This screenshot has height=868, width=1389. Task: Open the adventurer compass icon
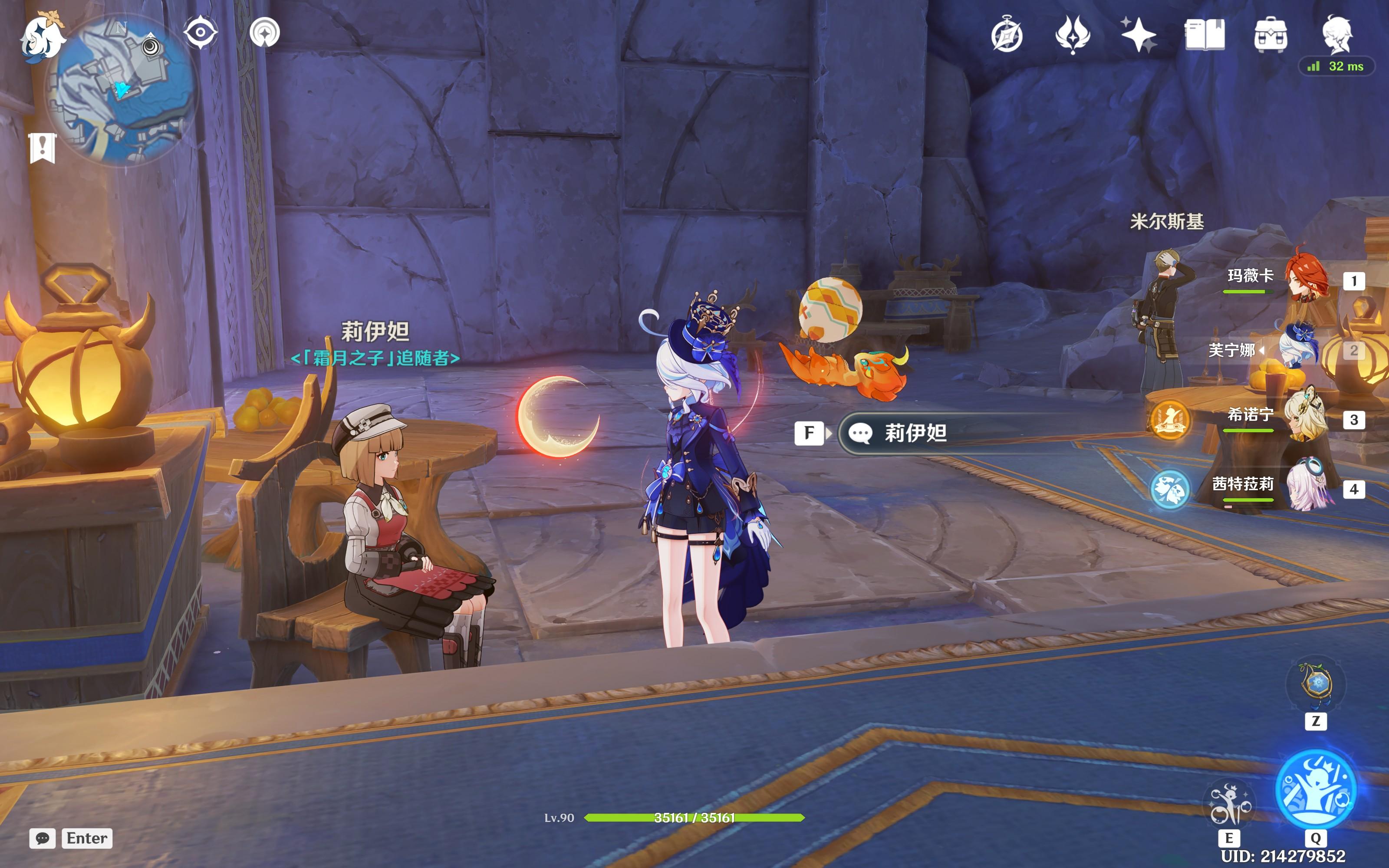click(x=1007, y=36)
